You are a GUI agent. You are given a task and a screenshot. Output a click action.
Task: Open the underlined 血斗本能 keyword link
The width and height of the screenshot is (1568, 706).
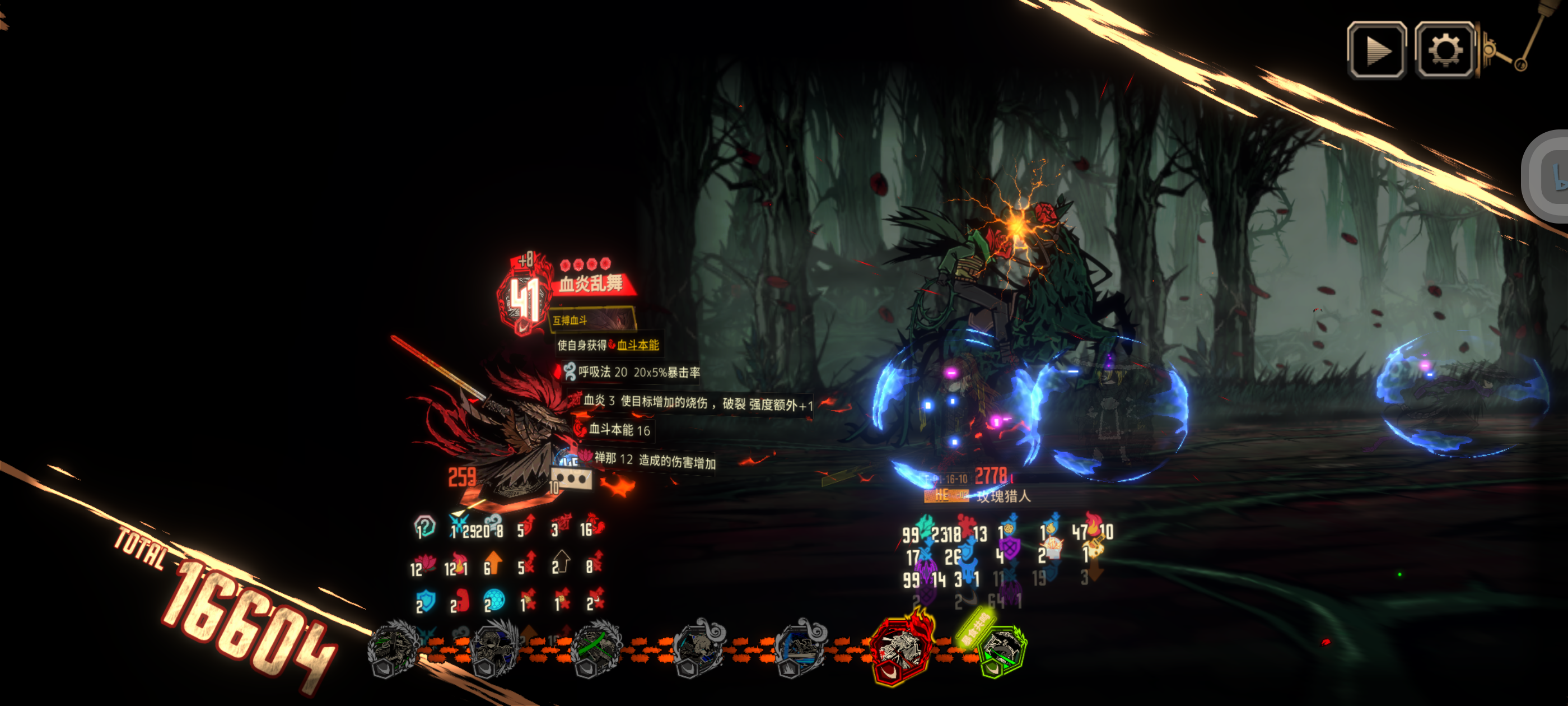click(637, 345)
